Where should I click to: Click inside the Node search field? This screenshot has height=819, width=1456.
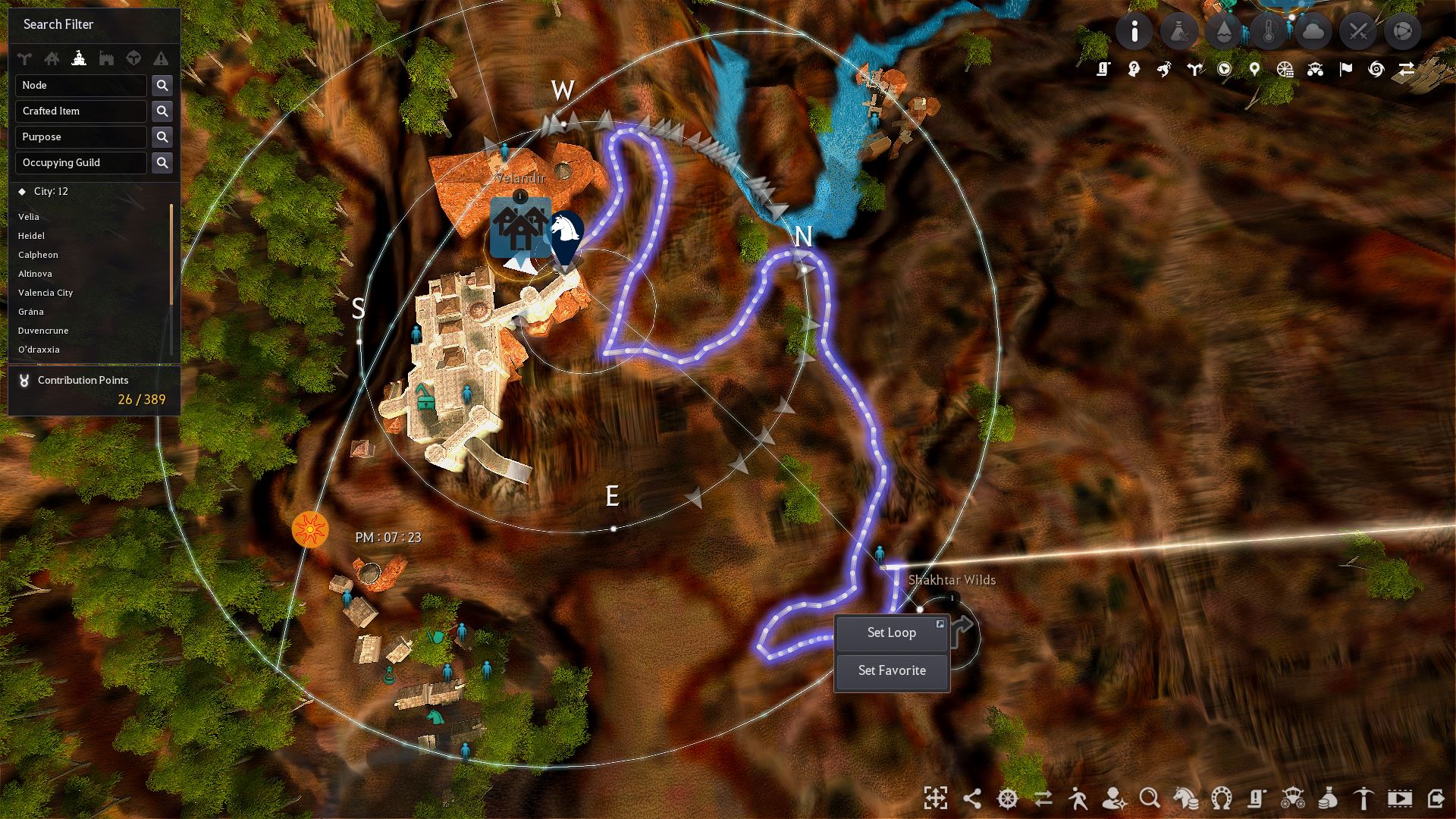tap(80, 85)
